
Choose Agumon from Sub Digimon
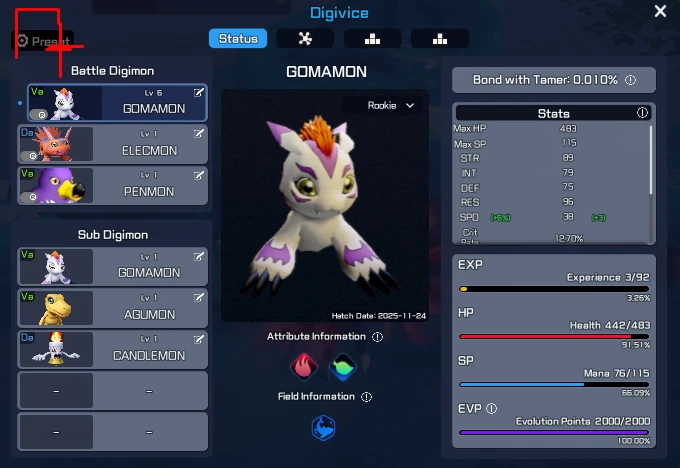point(113,308)
